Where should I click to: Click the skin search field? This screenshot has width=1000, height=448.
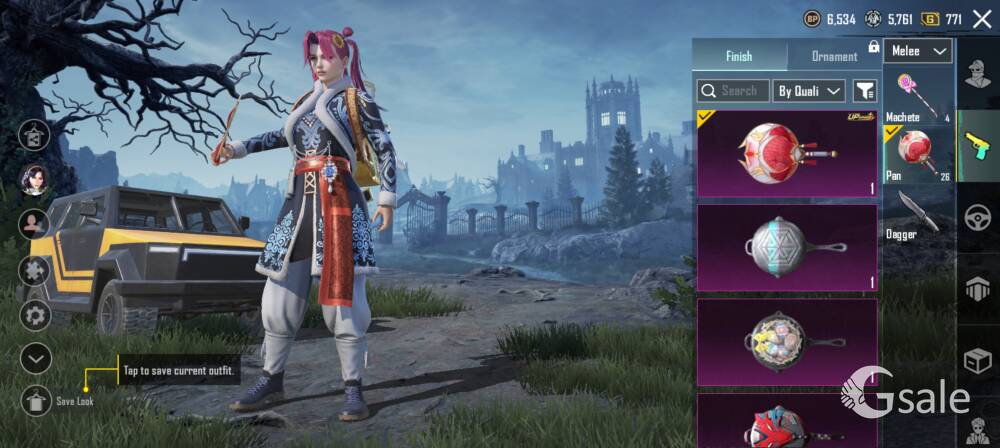[x=733, y=91]
